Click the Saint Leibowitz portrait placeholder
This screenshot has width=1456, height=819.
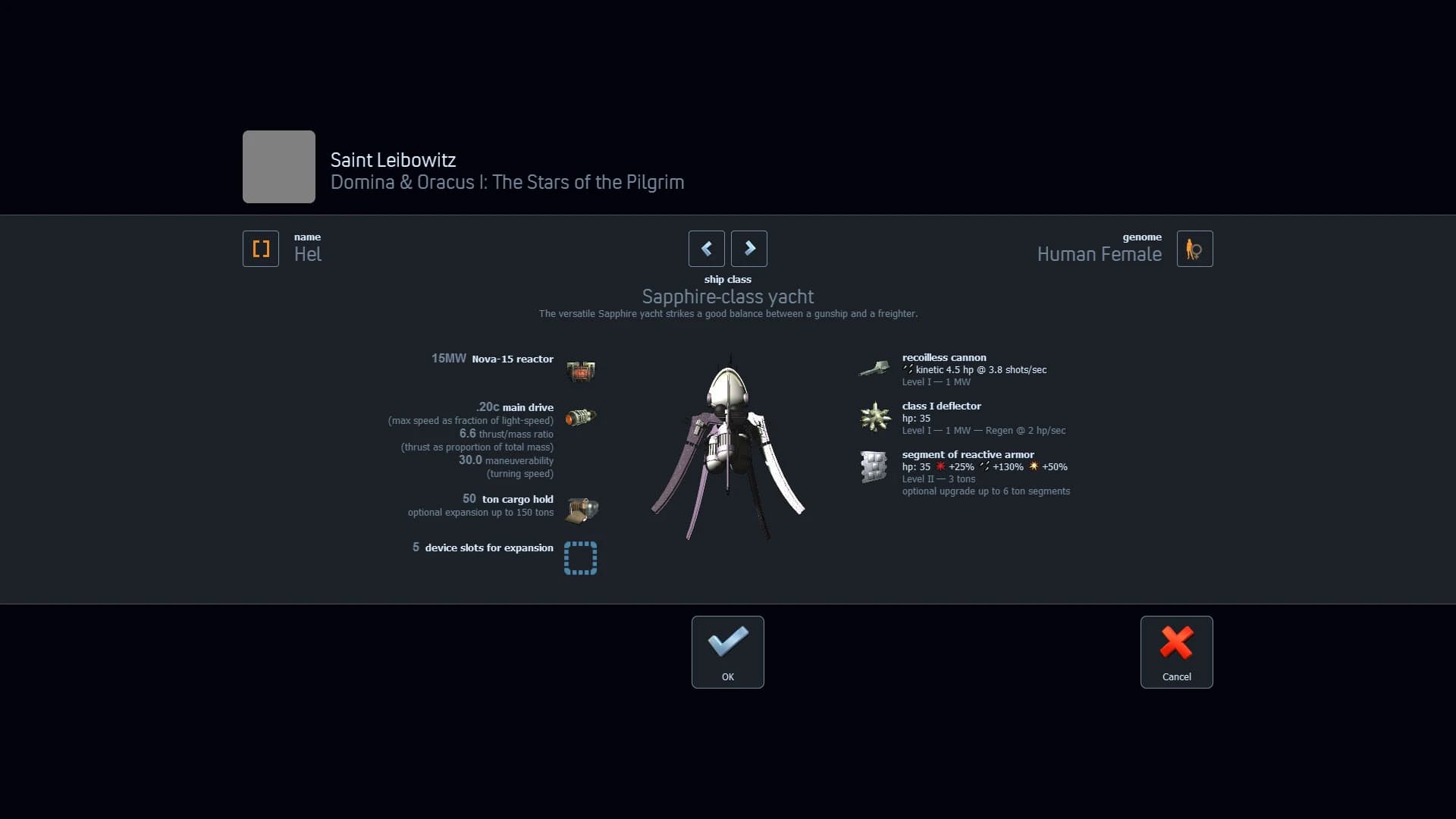point(278,167)
